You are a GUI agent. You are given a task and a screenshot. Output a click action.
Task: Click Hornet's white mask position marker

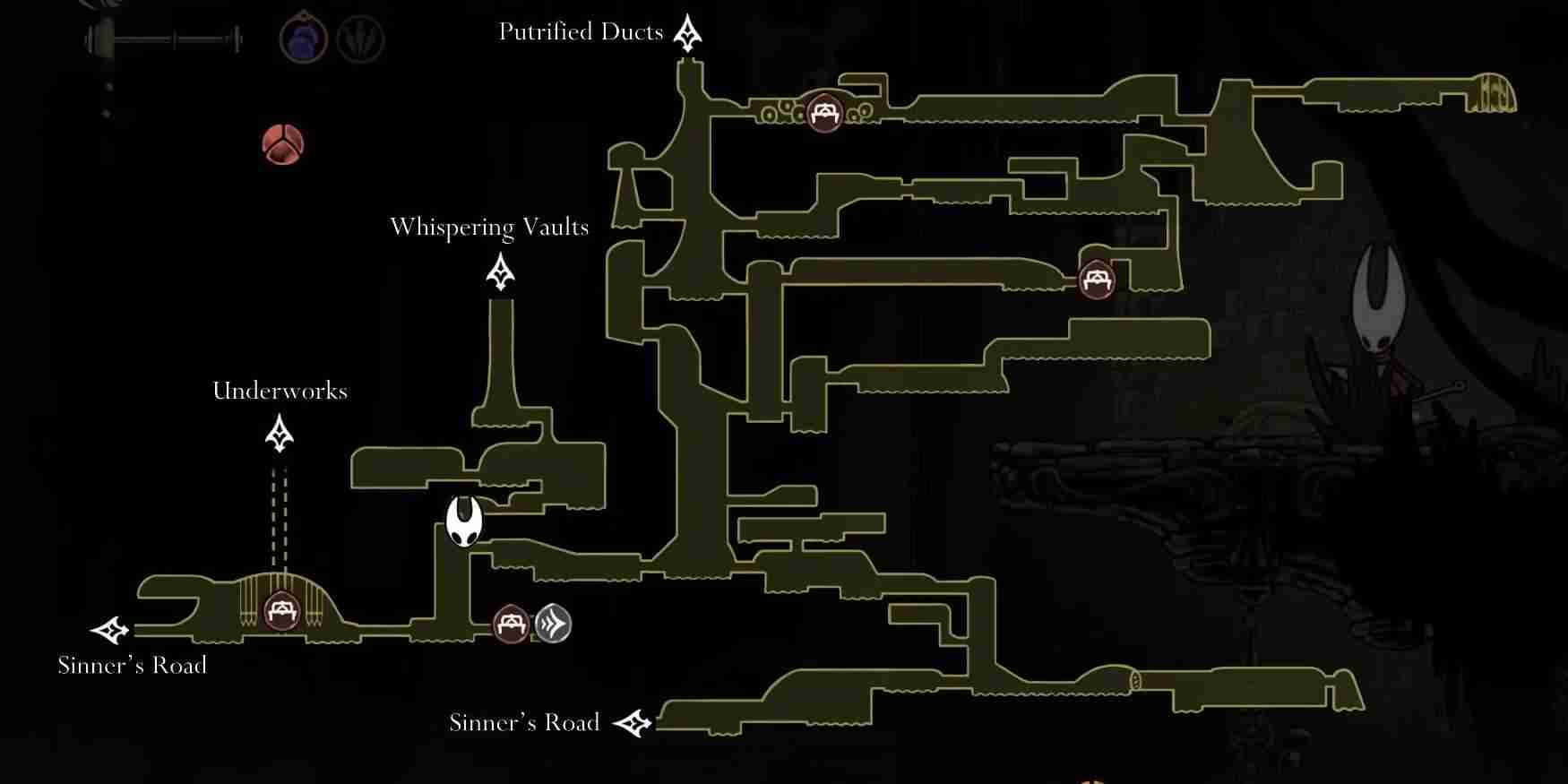pyautogui.click(x=464, y=521)
